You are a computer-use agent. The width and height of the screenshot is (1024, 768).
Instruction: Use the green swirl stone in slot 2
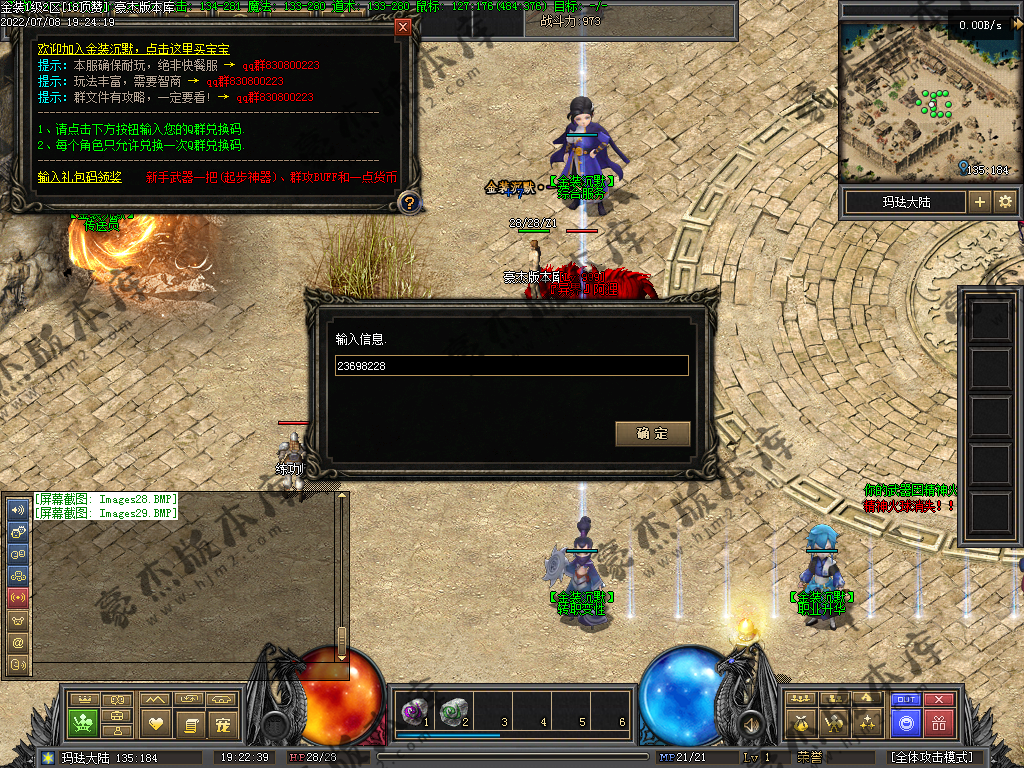(453, 712)
